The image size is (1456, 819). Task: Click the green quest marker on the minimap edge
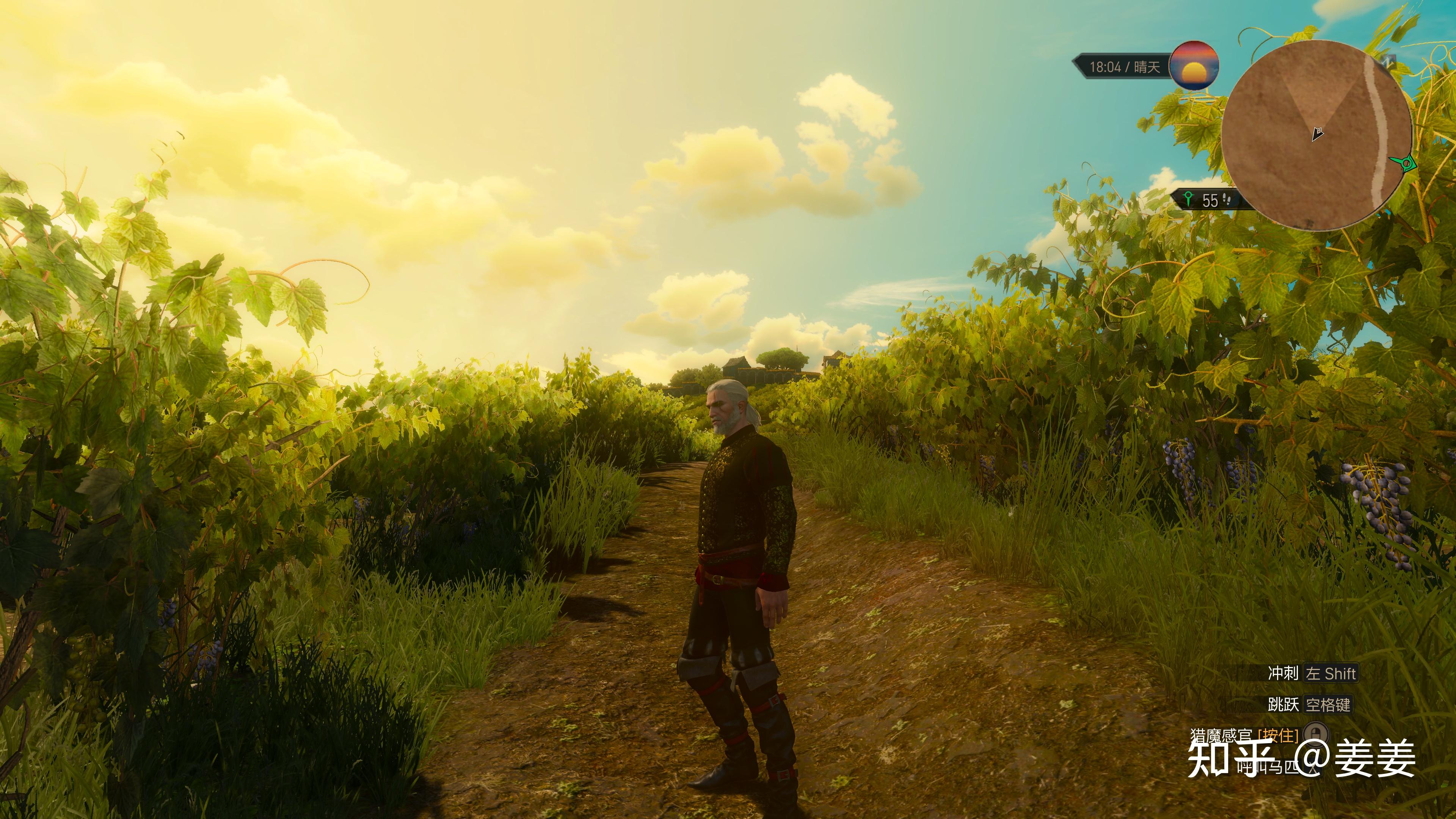(1403, 163)
